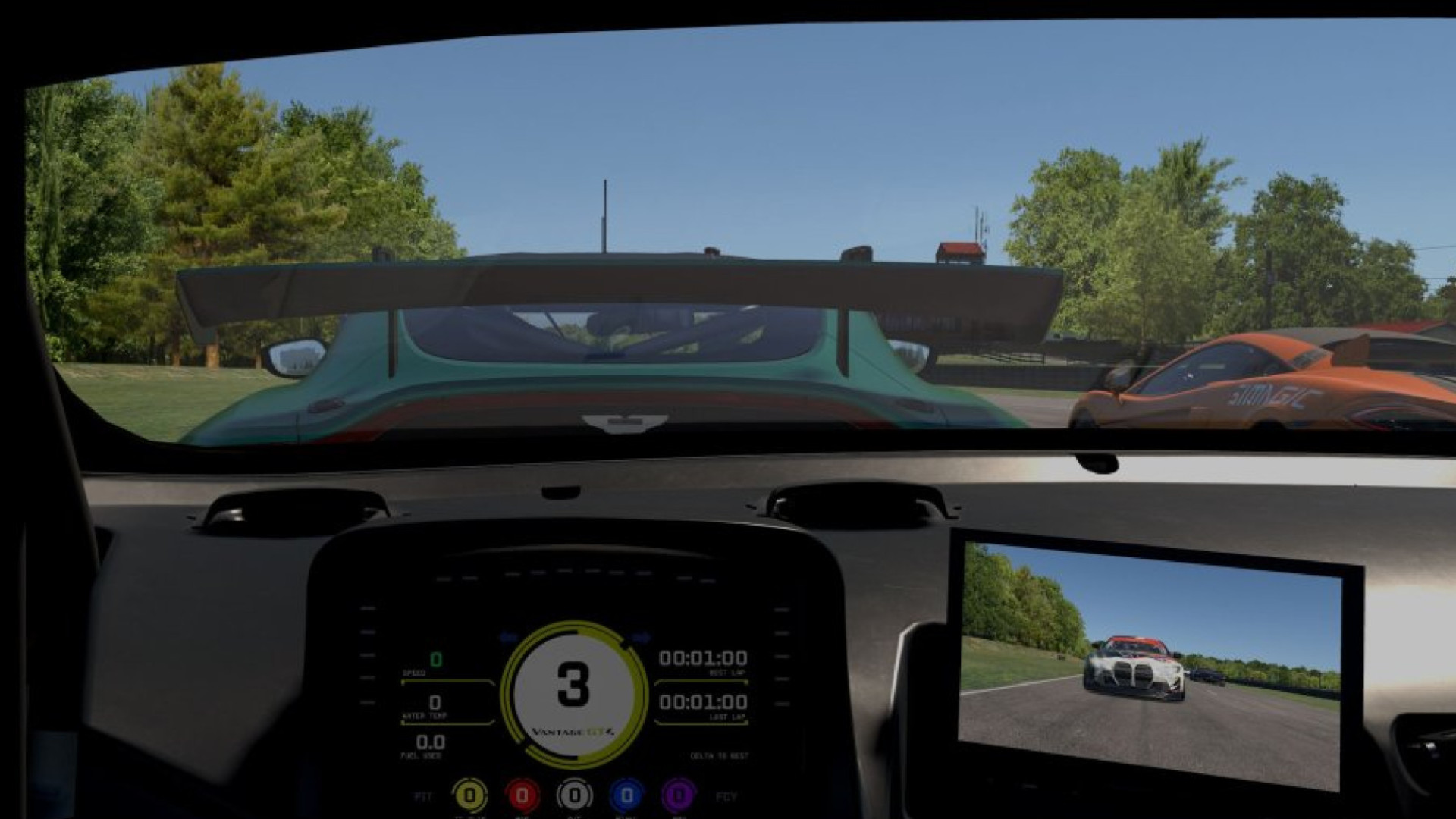Select the red rotary knob on the dashboard

523,797
